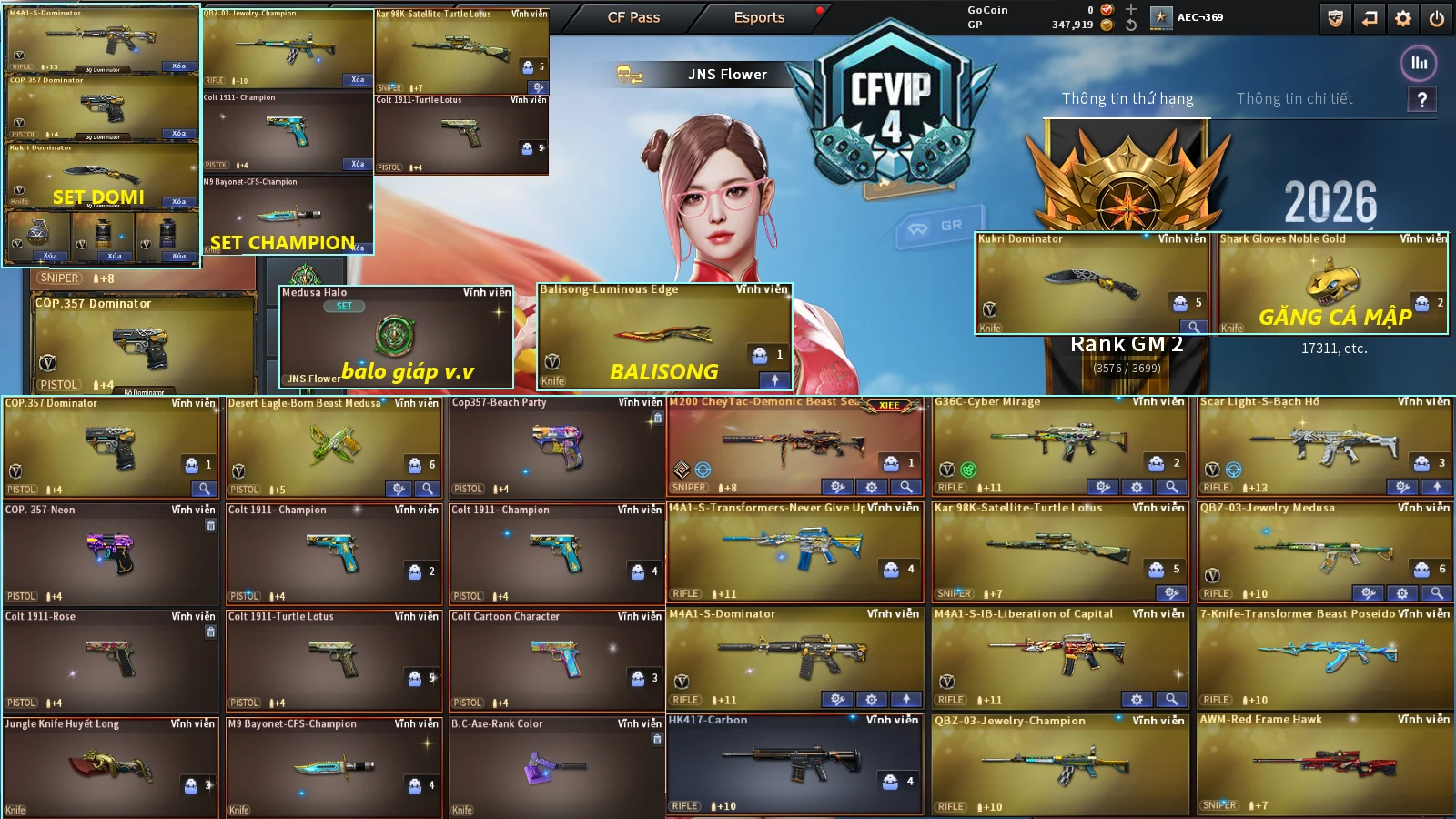
Task: Open the Medusa Halo set item
Action: coord(396,336)
